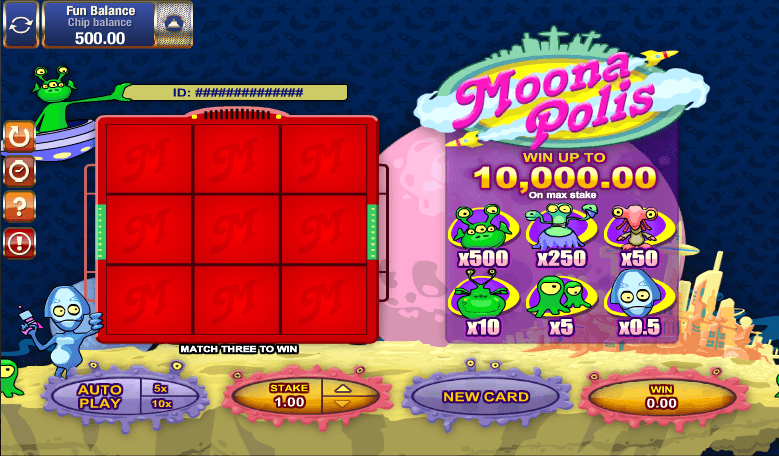Click the refresh balance arrows icon
The height and width of the screenshot is (456, 779).
click(x=20, y=22)
